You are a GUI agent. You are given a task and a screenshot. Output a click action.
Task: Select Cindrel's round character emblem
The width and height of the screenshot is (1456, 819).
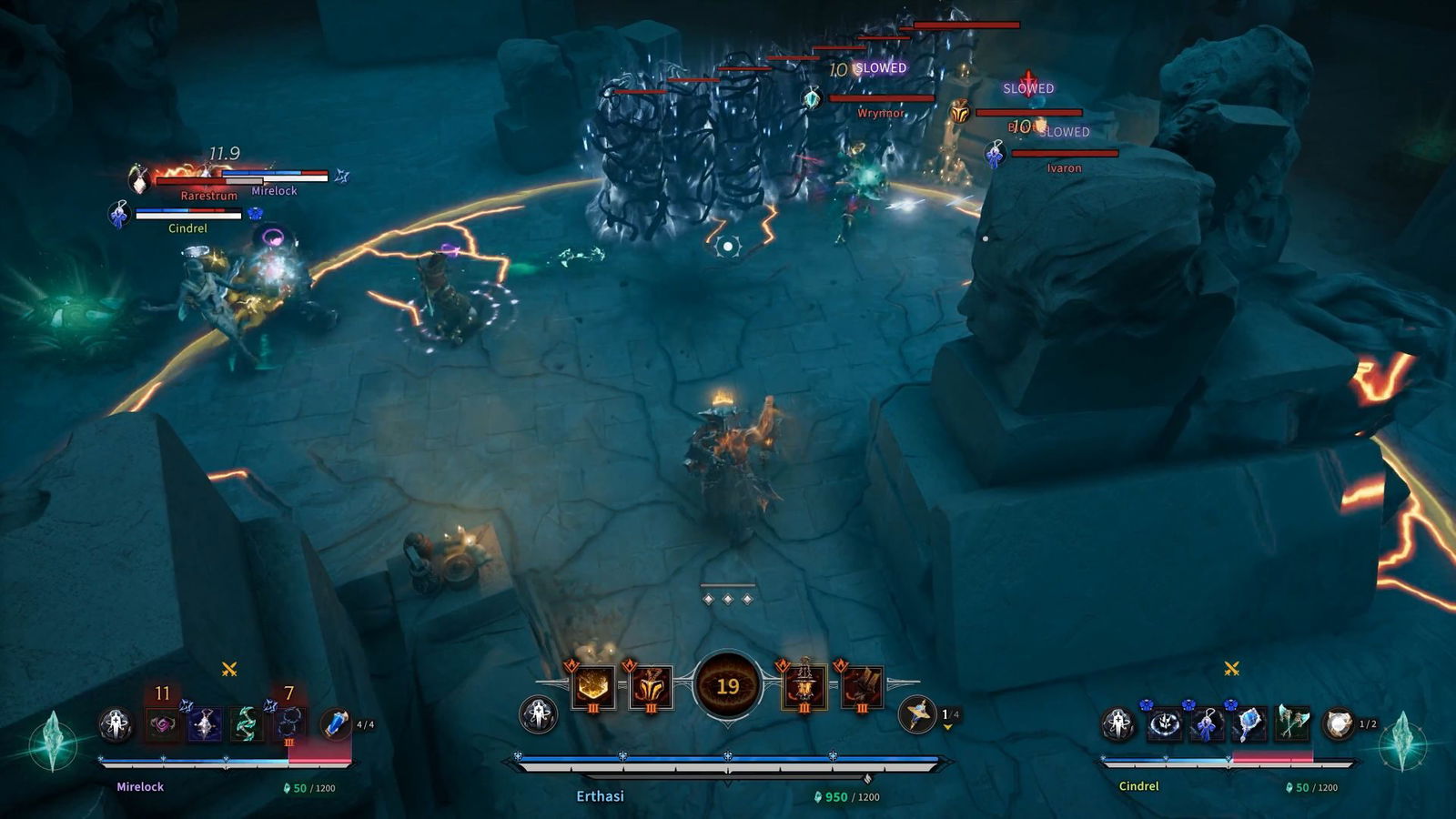[1118, 724]
